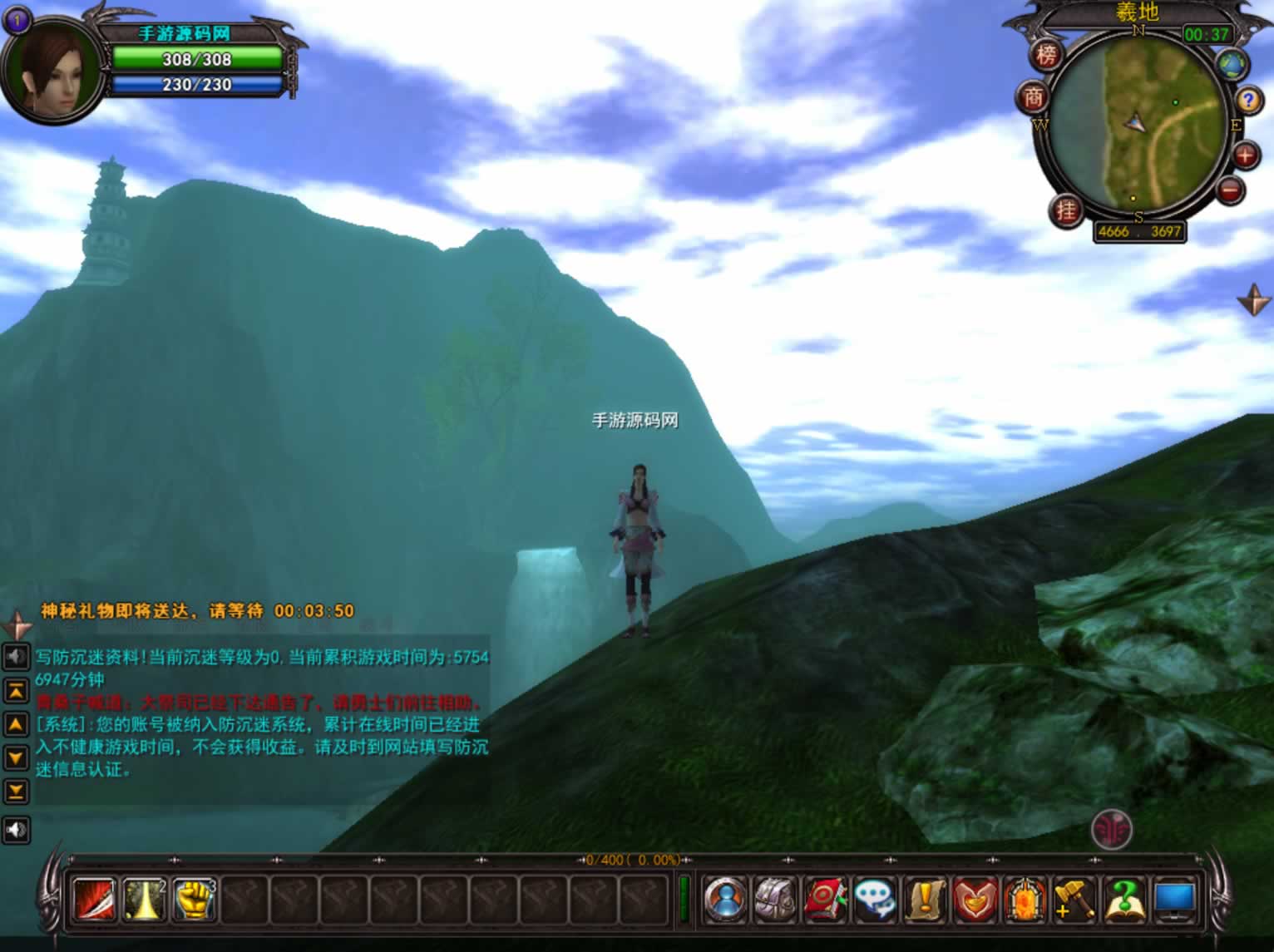Screen dimensions: 1274x952
Task: Activate the auto-play (挂) button
Action: tap(1066, 210)
